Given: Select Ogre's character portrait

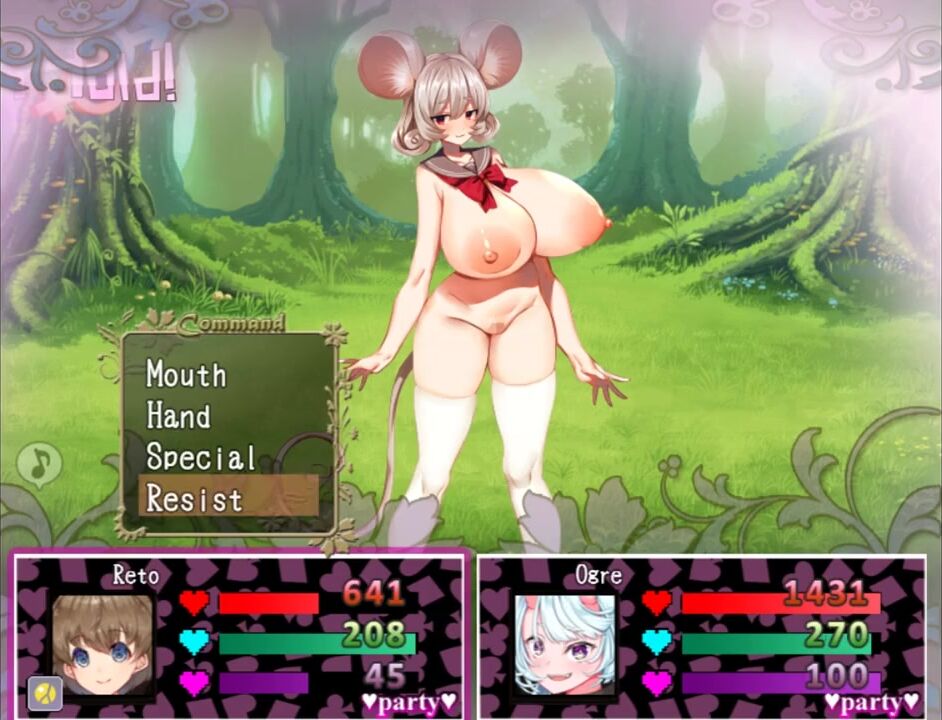Looking at the screenshot, I should pyautogui.click(x=565, y=645).
